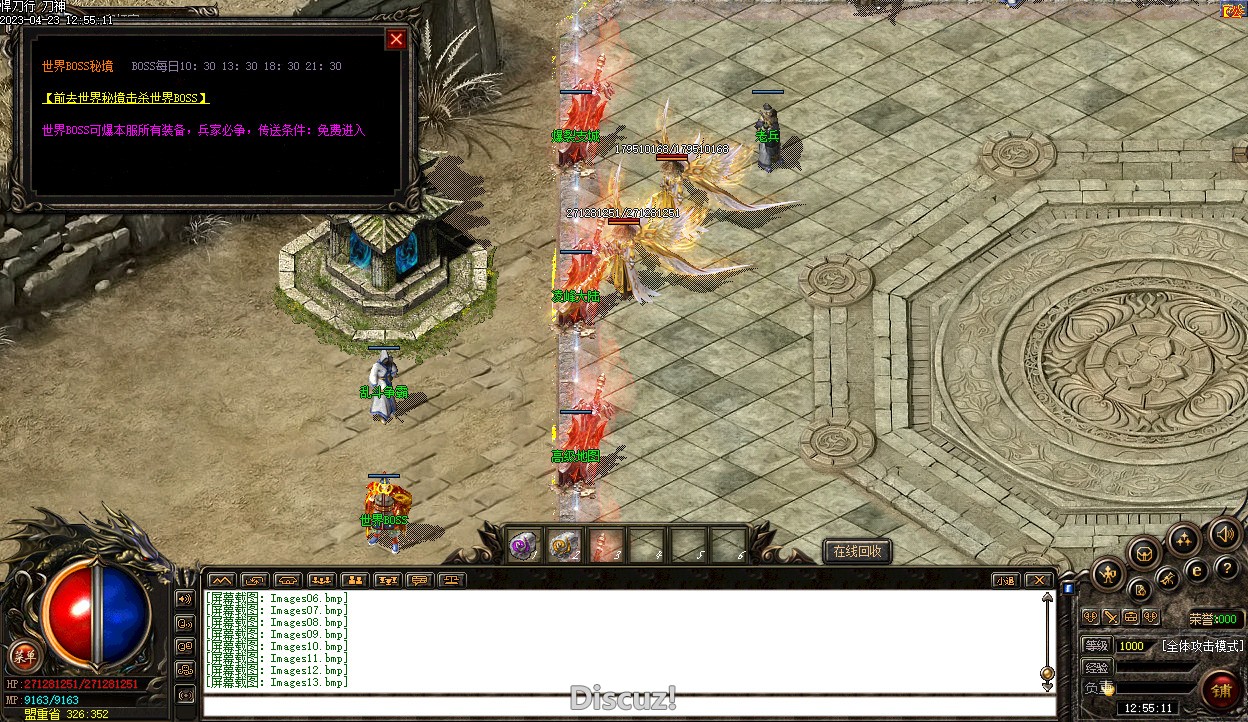Select the red sword hotbar slot 3
1248x722 pixels.
tap(606, 546)
